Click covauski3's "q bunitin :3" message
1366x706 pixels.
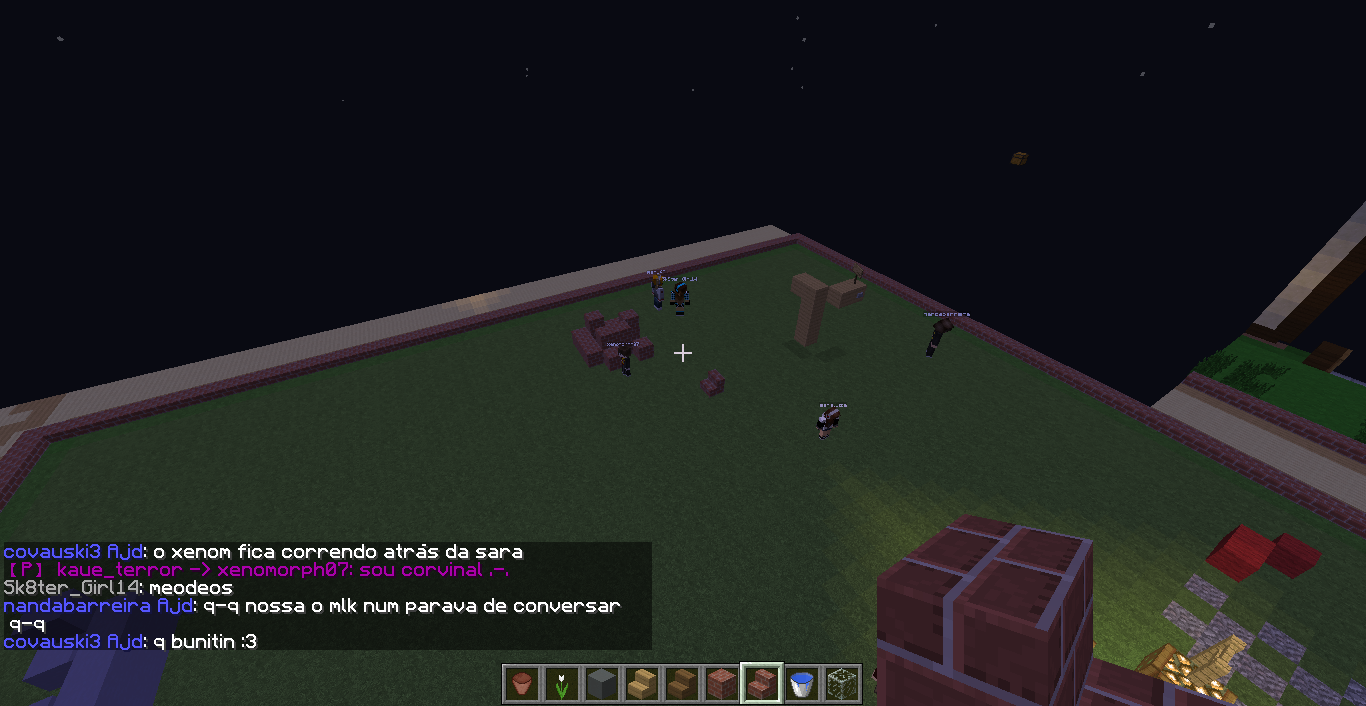click(130, 641)
